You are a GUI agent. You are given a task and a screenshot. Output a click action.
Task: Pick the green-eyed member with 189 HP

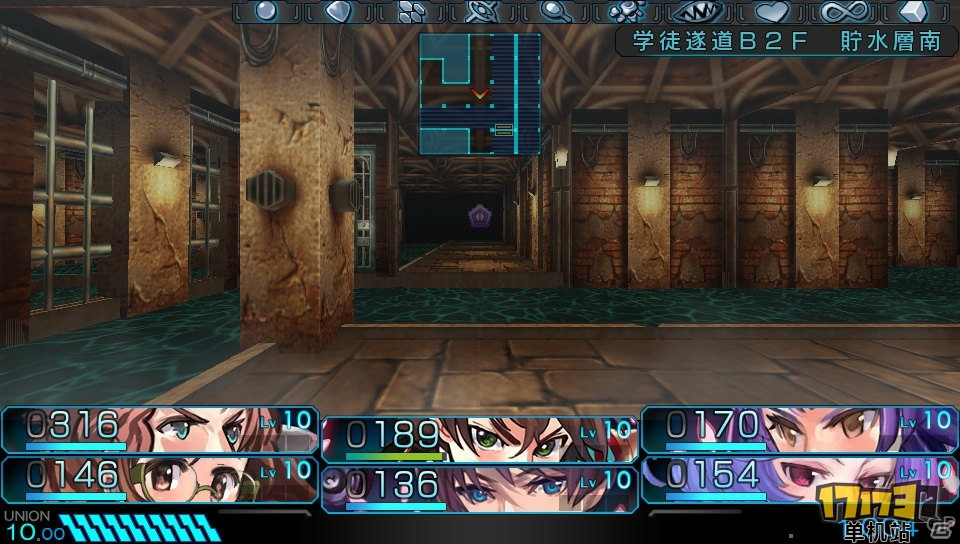point(480,438)
